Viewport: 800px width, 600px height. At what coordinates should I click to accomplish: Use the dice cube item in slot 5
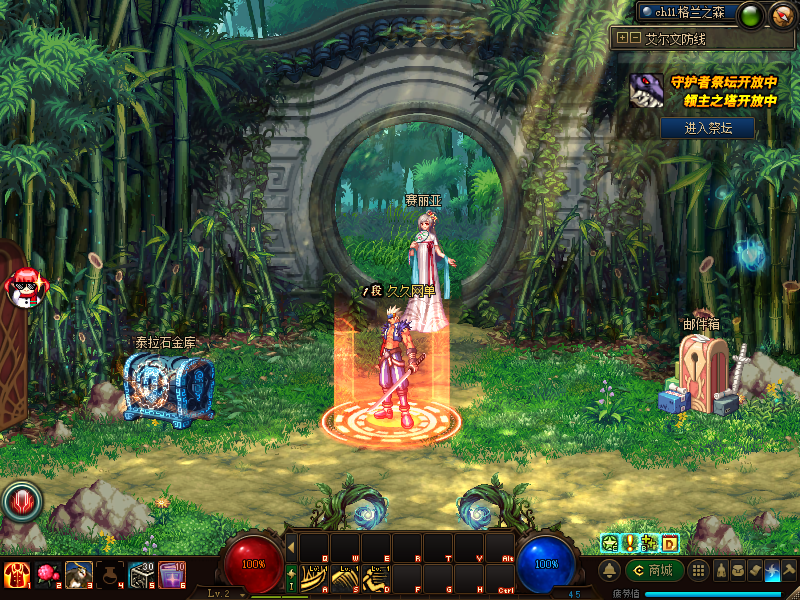pyautogui.click(x=140, y=574)
